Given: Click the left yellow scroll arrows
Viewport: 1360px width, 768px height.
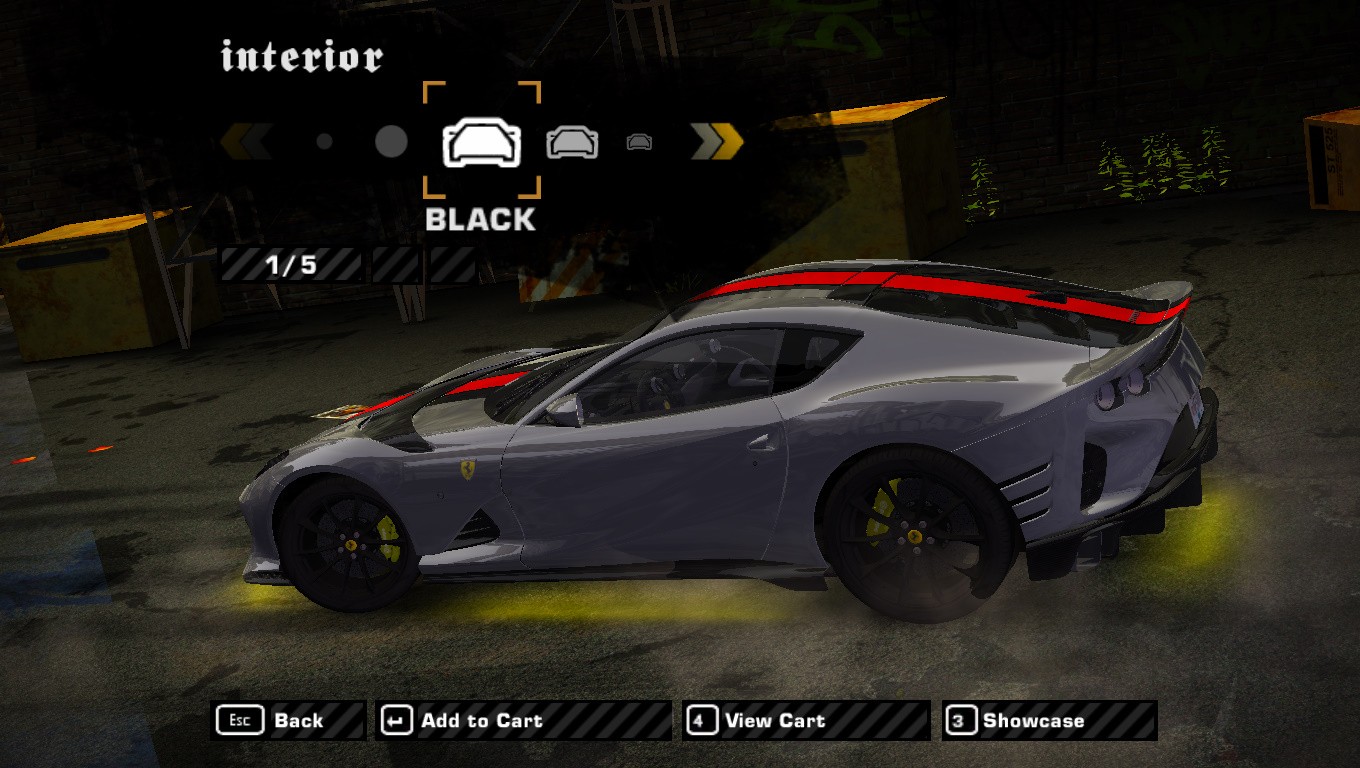Looking at the screenshot, I should click(x=246, y=142).
